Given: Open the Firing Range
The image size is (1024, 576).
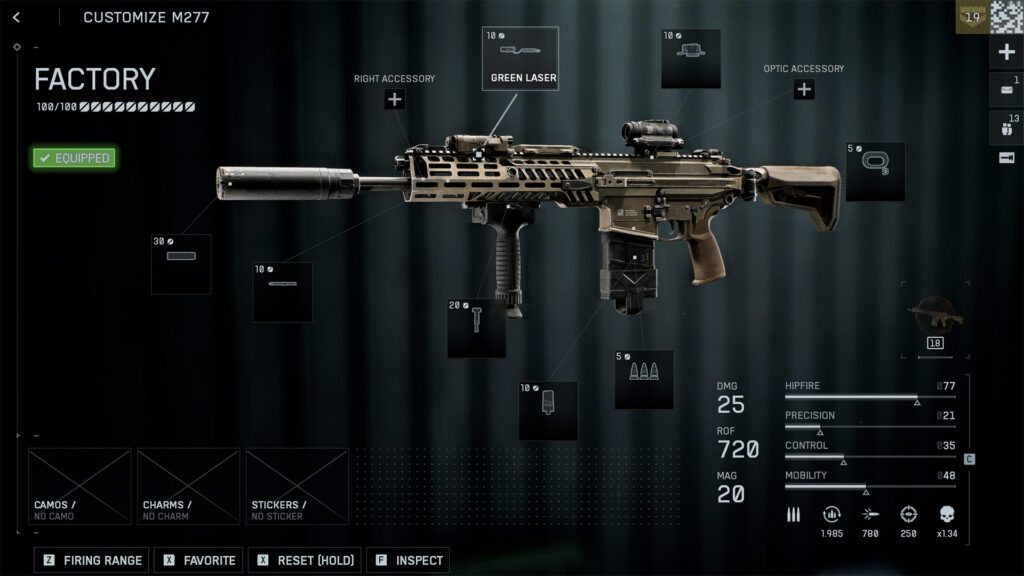Looking at the screenshot, I should click(x=93, y=560).
